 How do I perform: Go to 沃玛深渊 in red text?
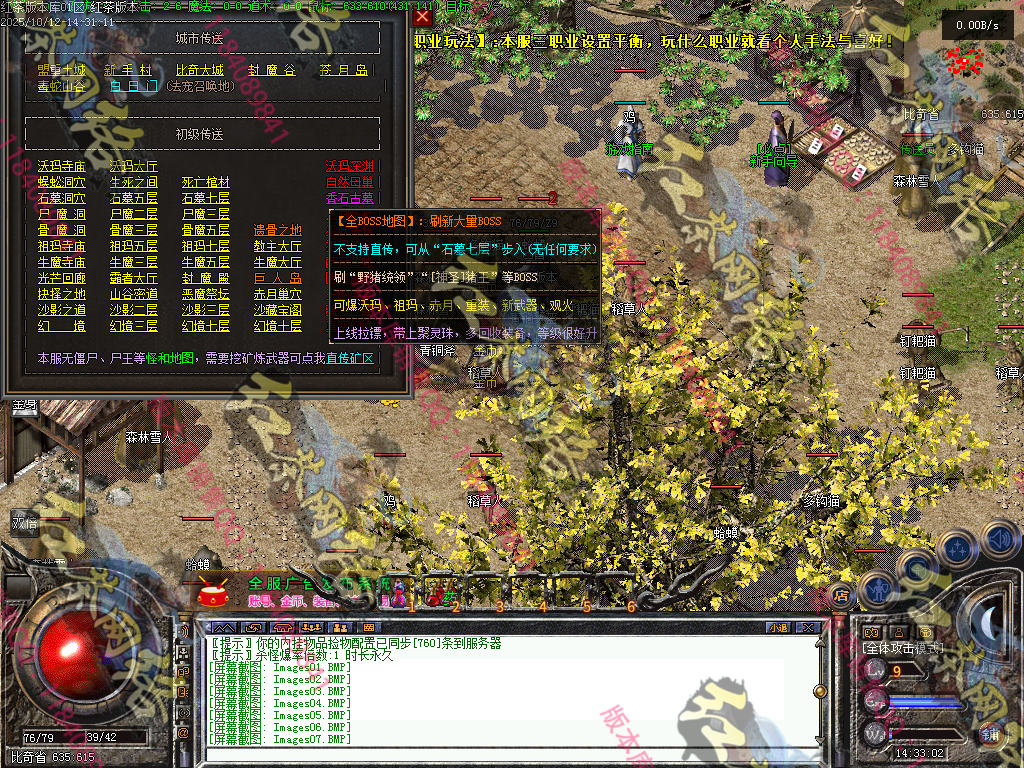(x=350, y=166)
